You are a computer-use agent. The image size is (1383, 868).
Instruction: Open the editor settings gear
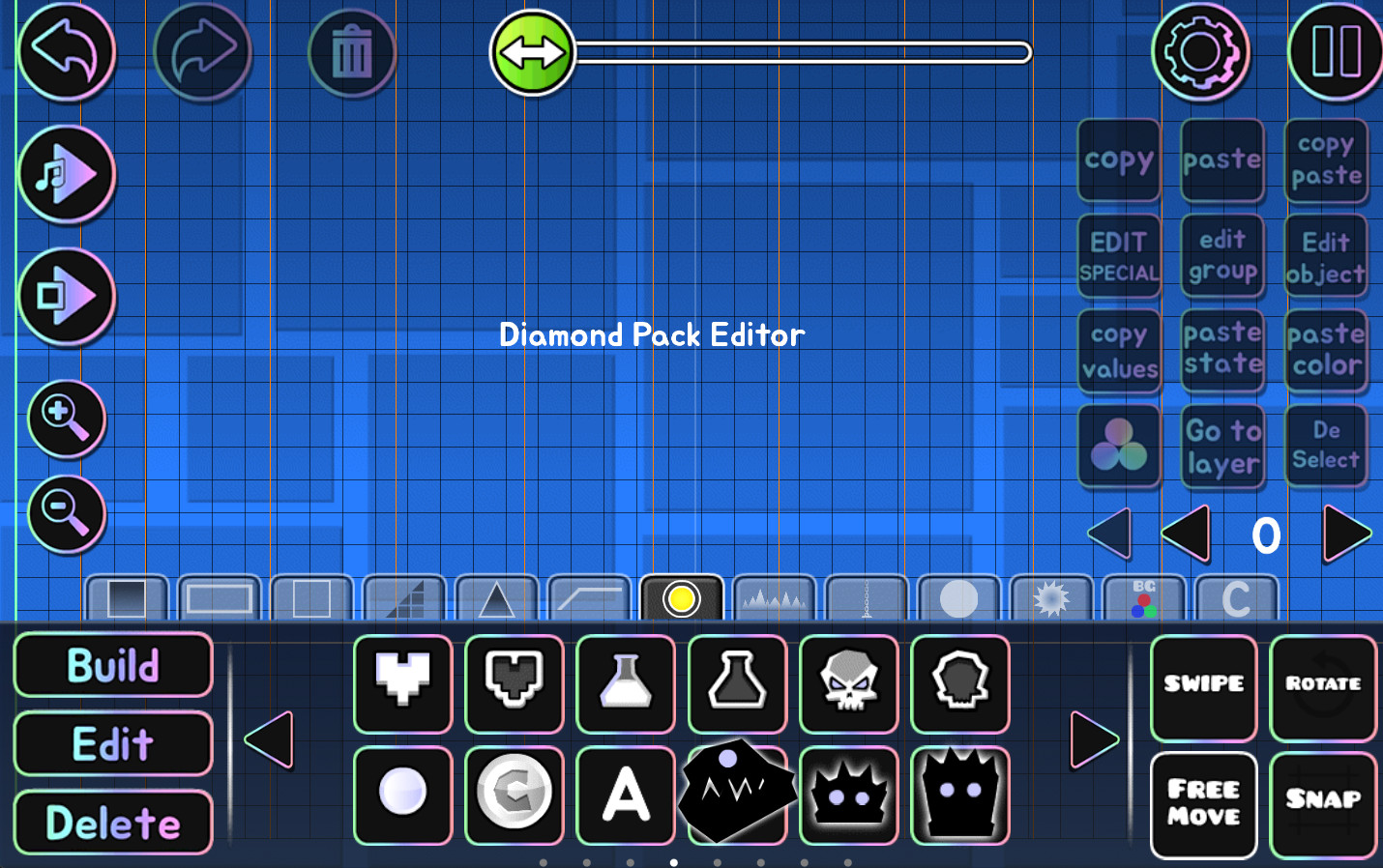1199,52
